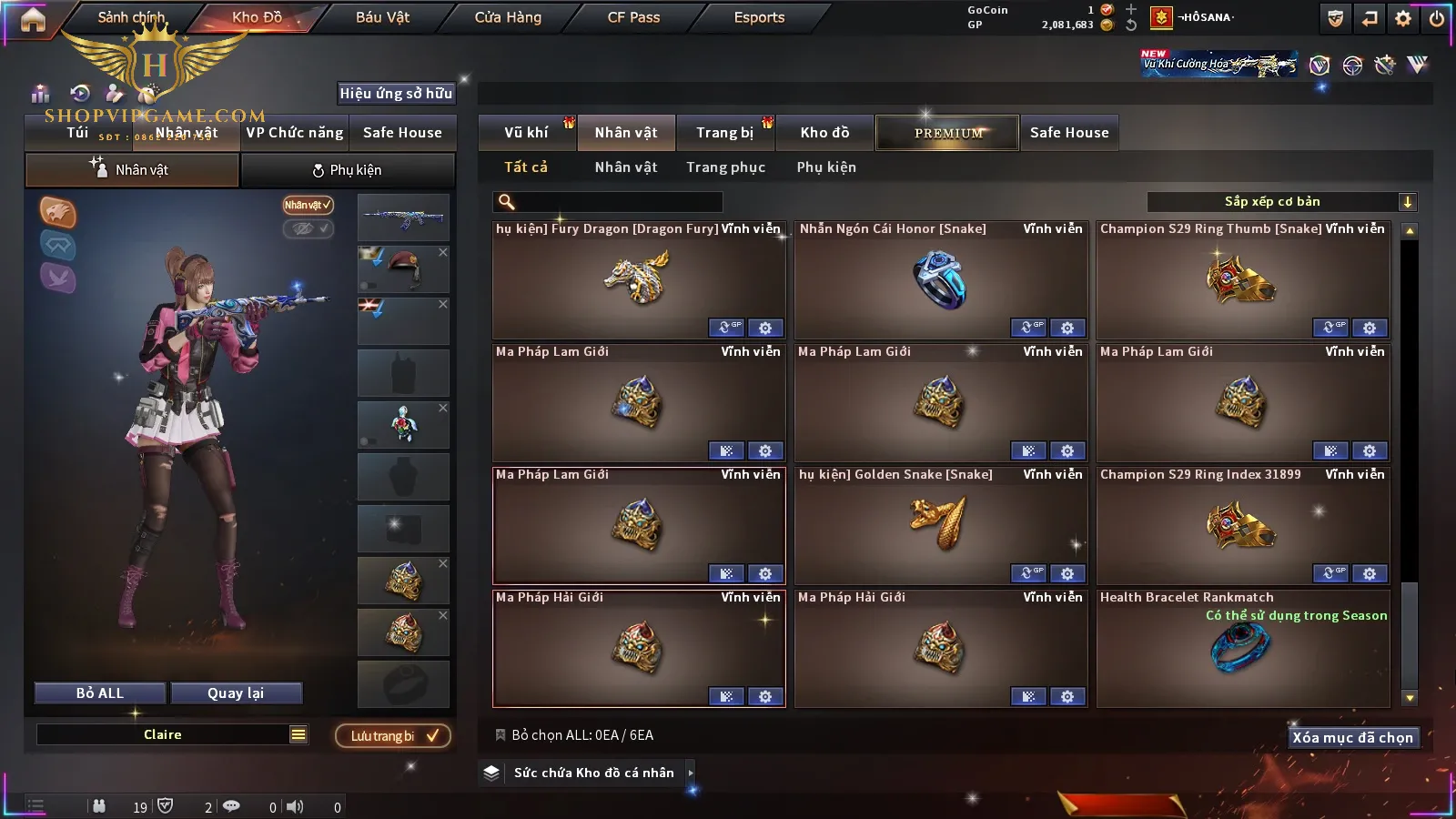This screenshot has width=1456, height=819.
Task: Open settings via the gear icon
Action: [1403, 18]
